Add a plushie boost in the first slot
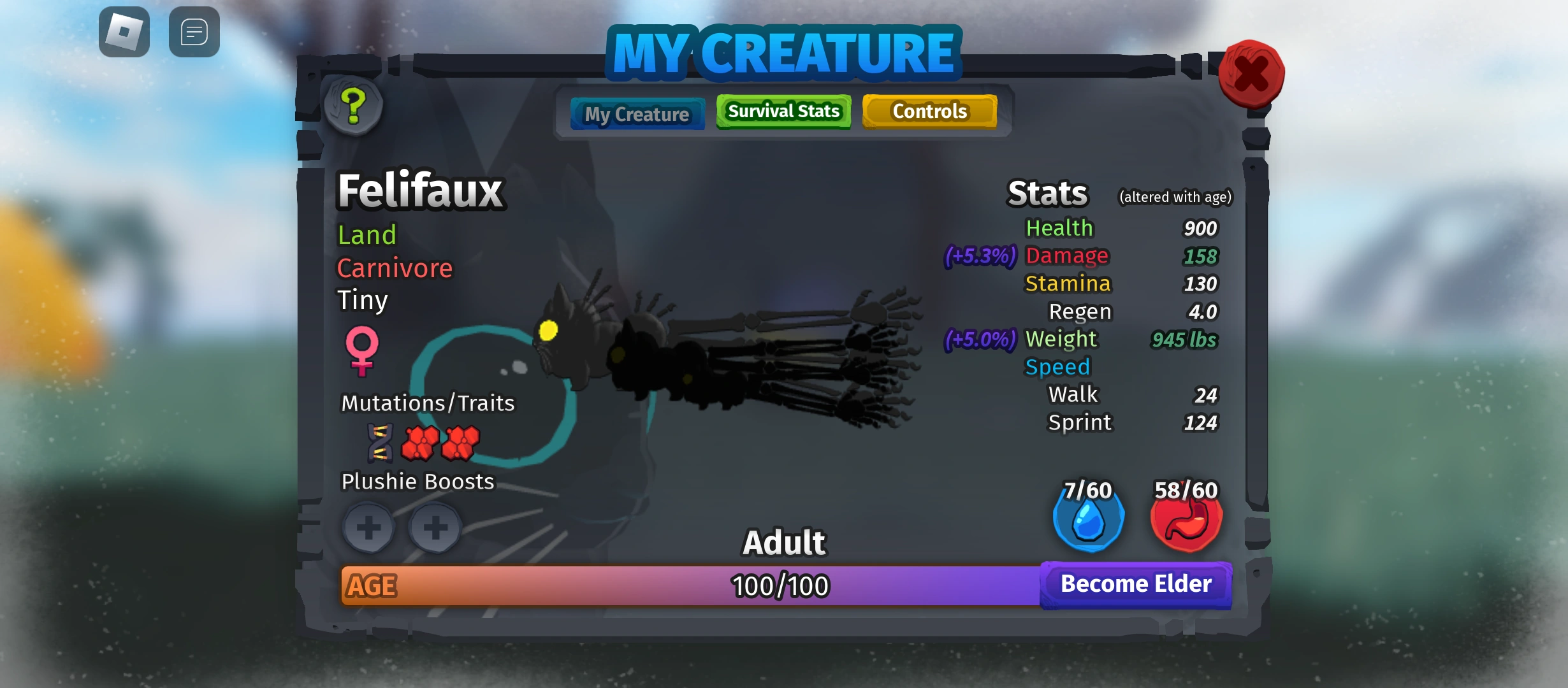Viewport: 1568px width, 688px height. (x=368, y=527)
